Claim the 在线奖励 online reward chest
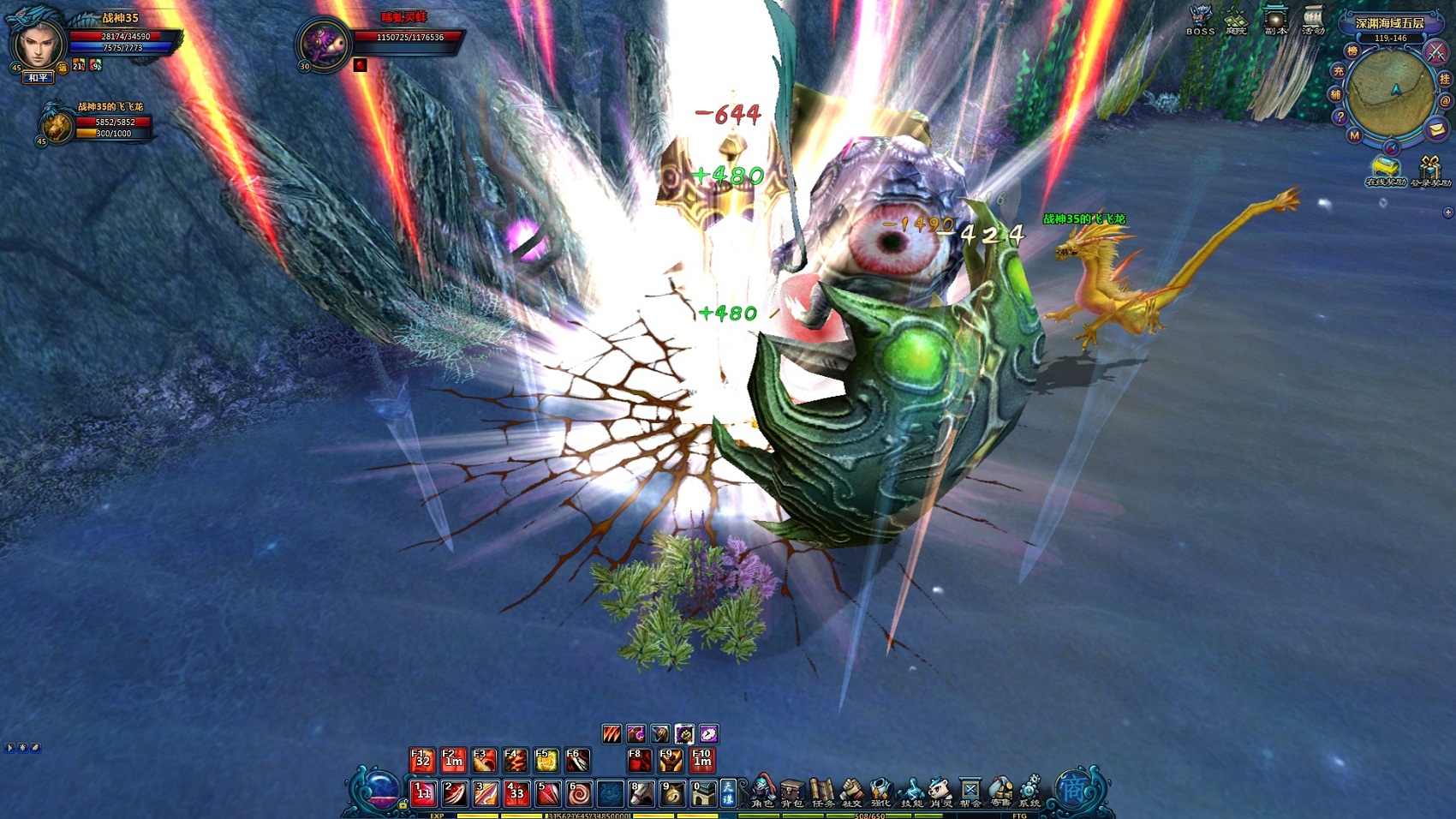This screenshot has height=819, width=1456. pos(1385,170)
